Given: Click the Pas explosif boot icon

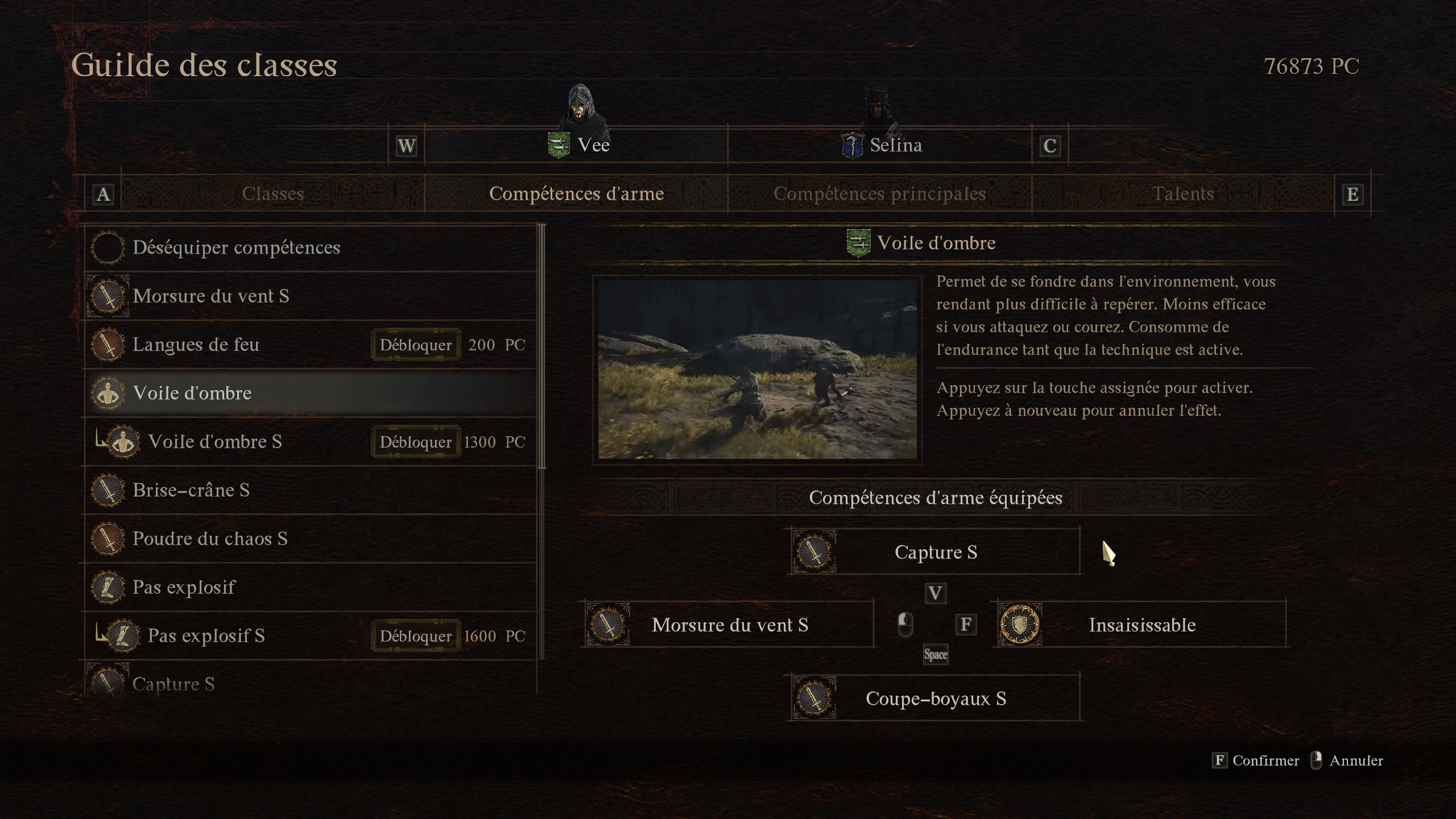Looking at the screenshot, I should pyautogui.click(x=108, y=587).
